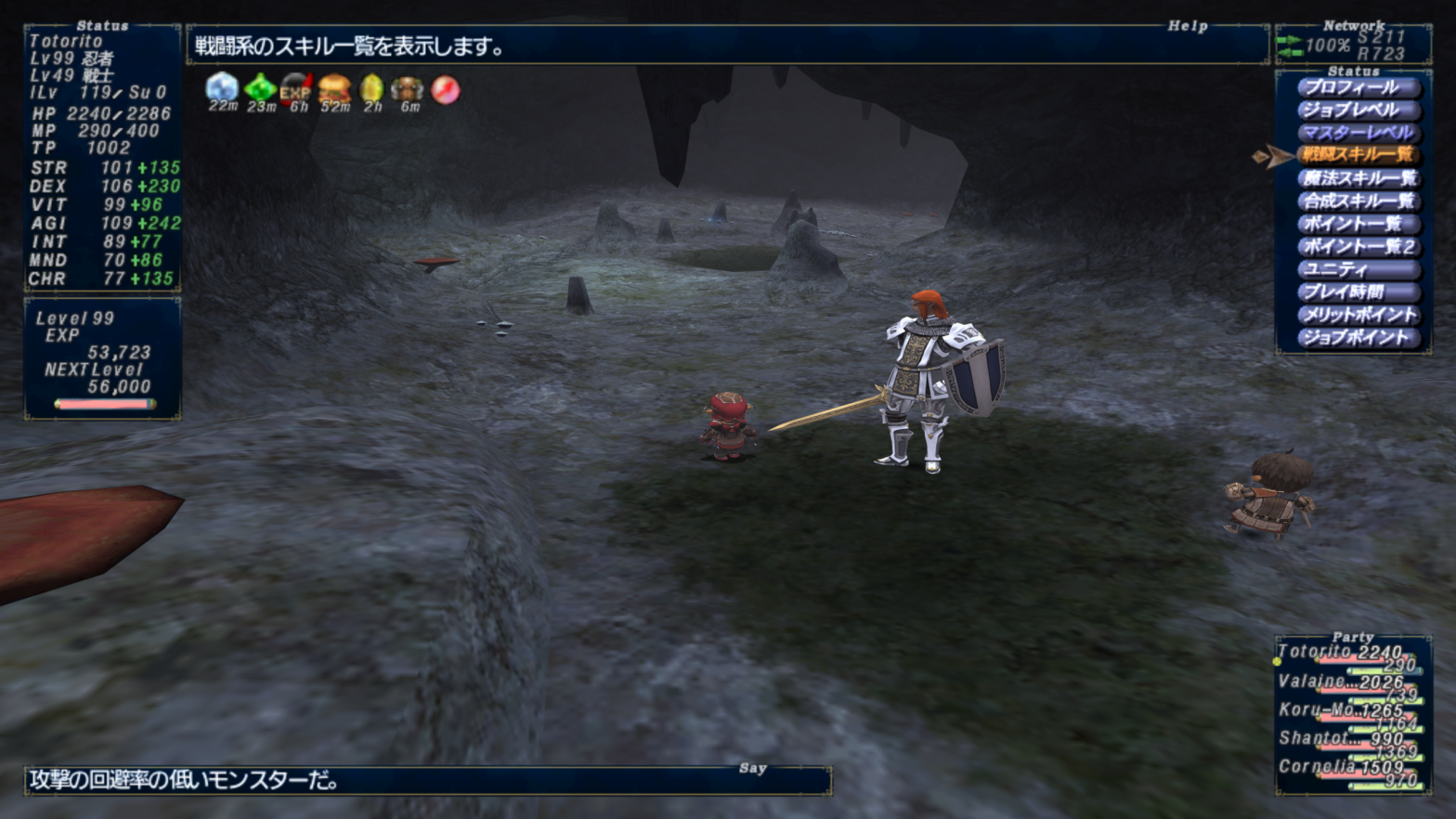Click the Say chat log box

427,780
